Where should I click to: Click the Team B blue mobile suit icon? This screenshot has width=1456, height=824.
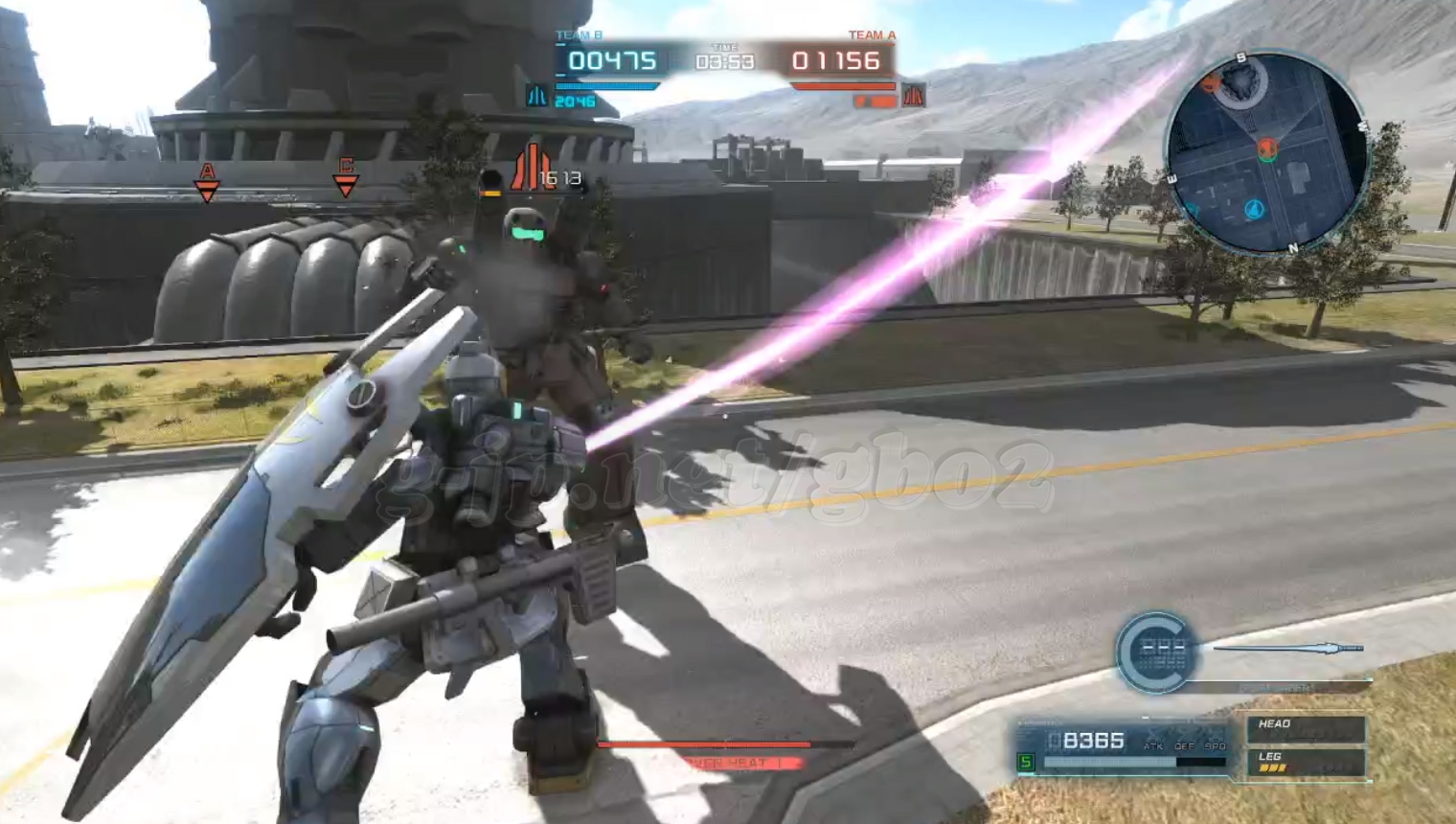point(536,96)
